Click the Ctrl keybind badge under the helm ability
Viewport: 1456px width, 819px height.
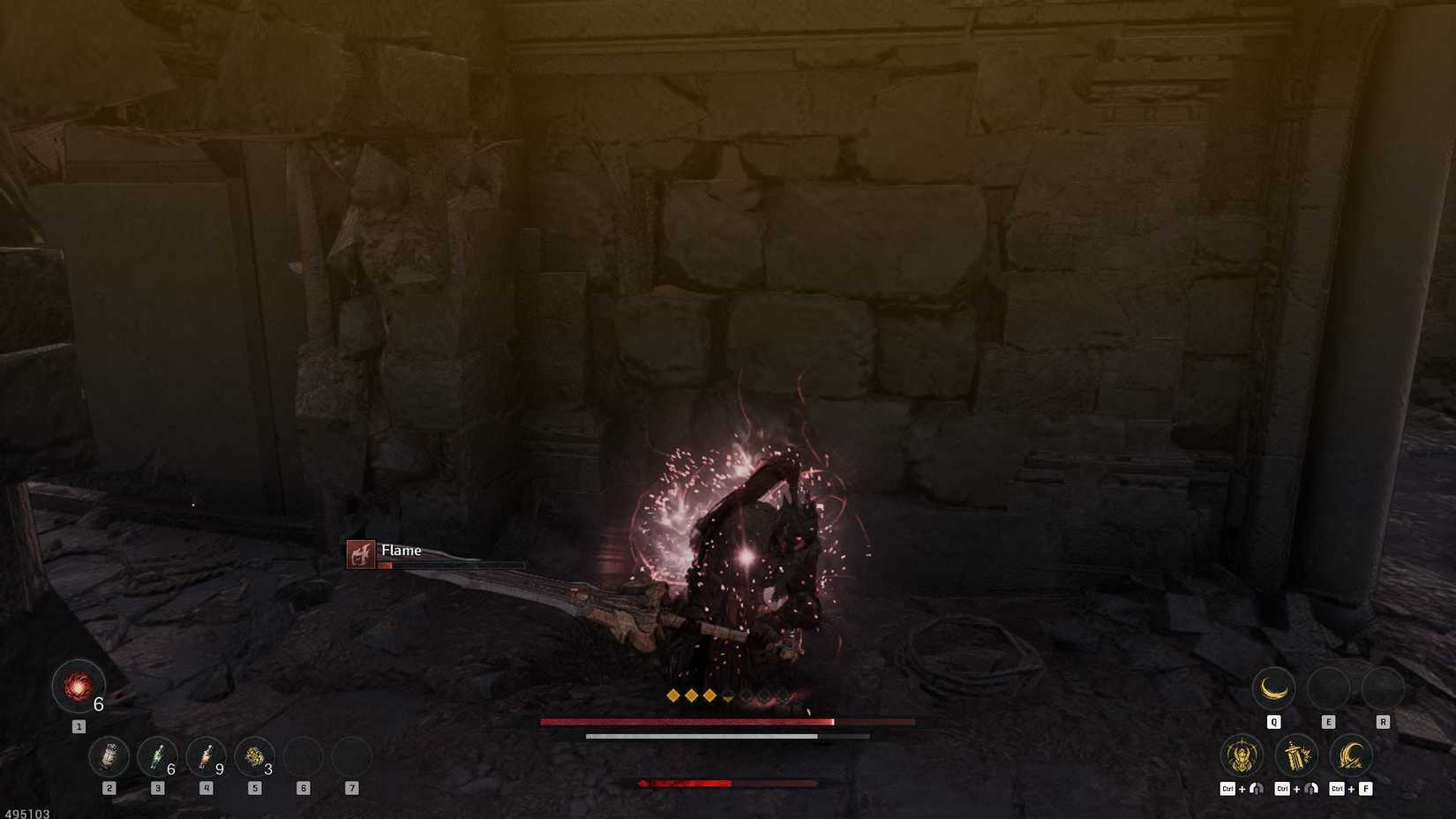(x=1227, y=788)
